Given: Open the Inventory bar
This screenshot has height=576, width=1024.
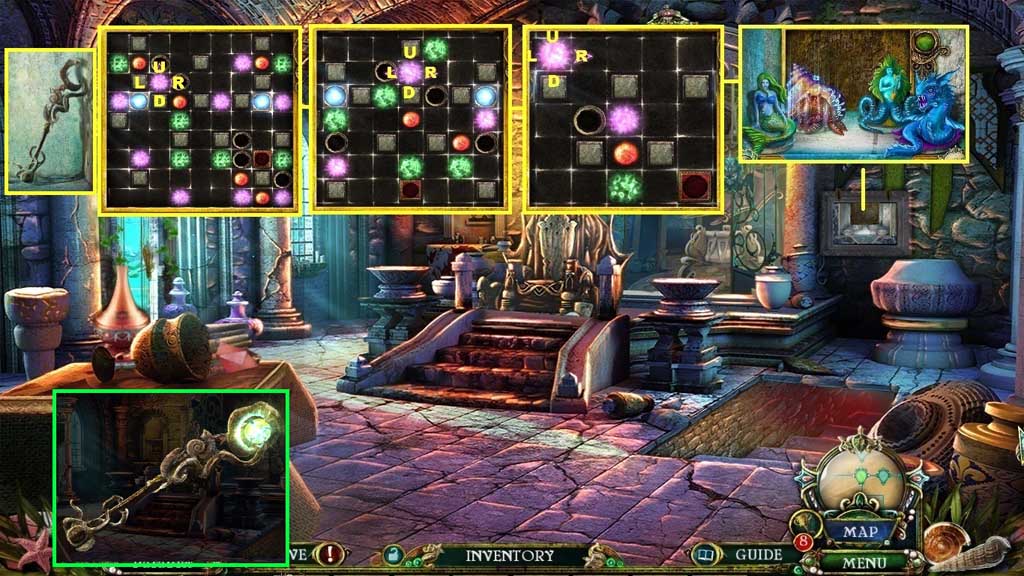Looking at the screenshot, I should (x=508, y=555).
